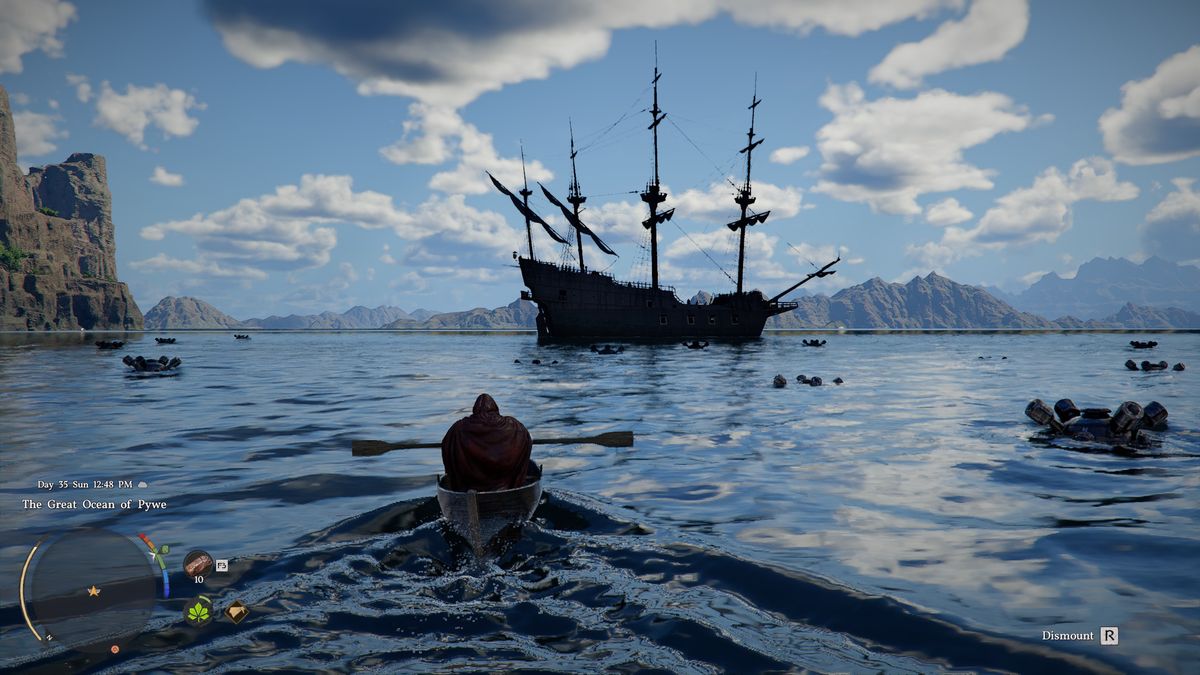Image resolution: width=1200 pixels, height=675 pixels.
Task: Select the orange star marker on the minimap
Action: coord(93,591)
